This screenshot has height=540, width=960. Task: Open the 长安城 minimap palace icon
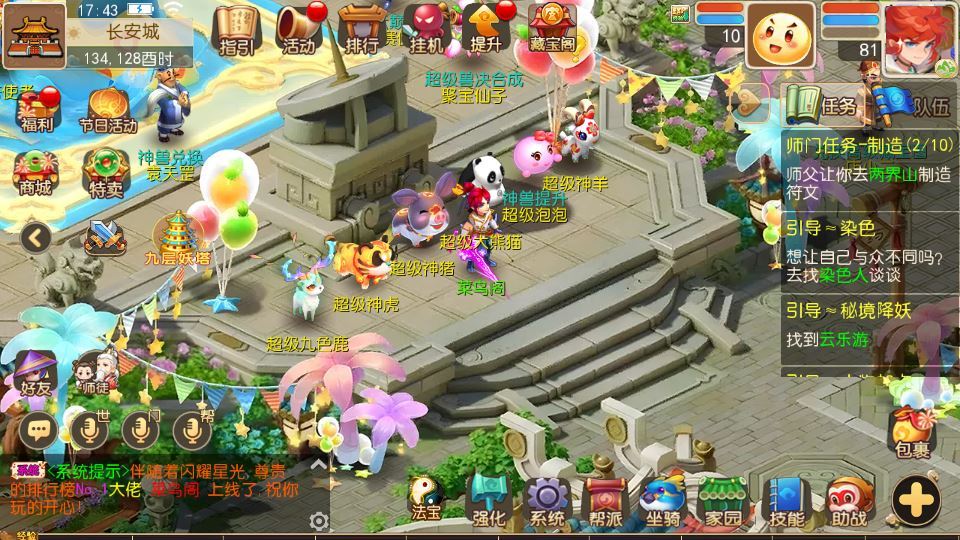coord(34,33)
